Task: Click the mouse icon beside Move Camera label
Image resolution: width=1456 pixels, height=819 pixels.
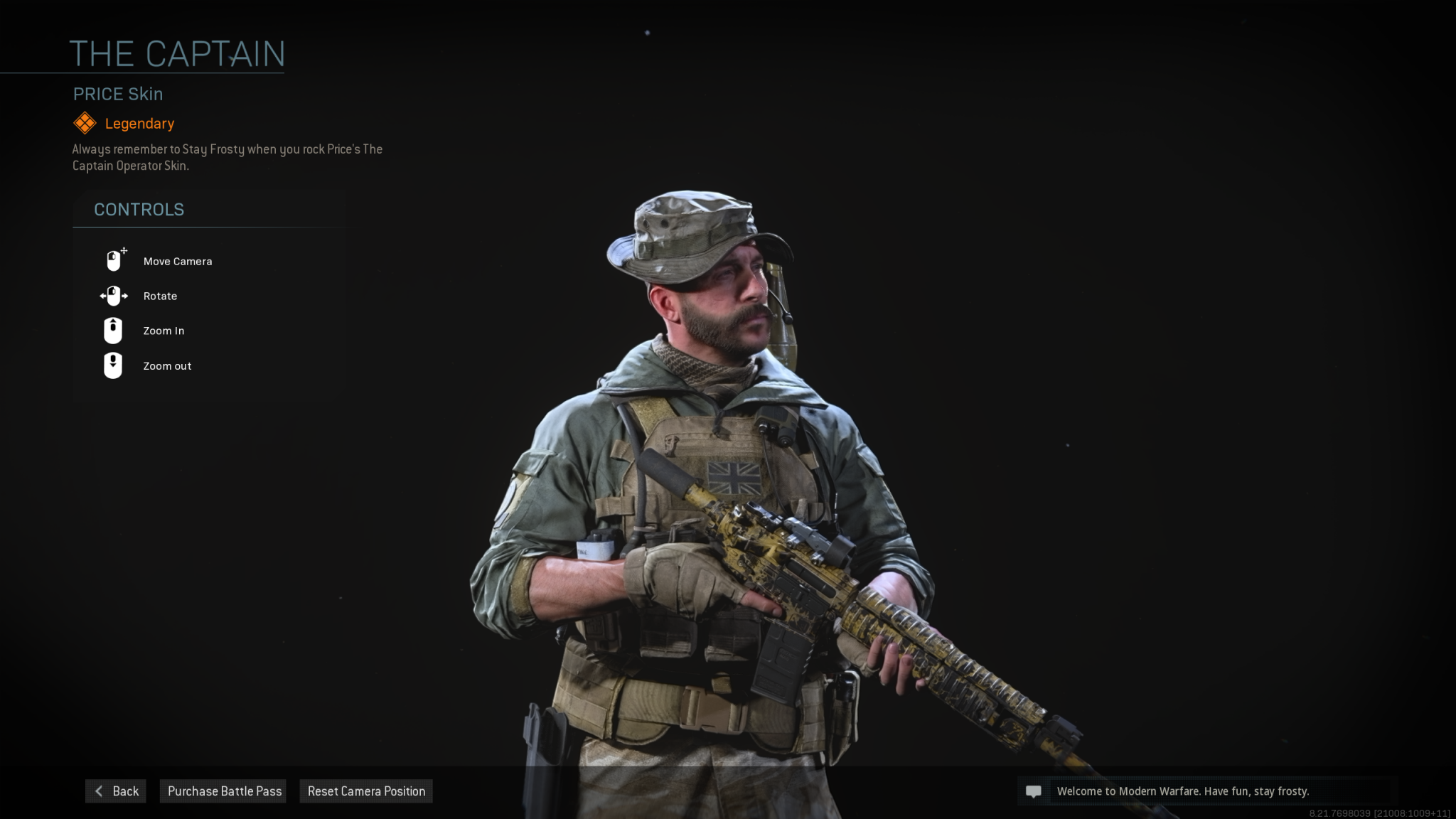Action: (x=114, y=259)
